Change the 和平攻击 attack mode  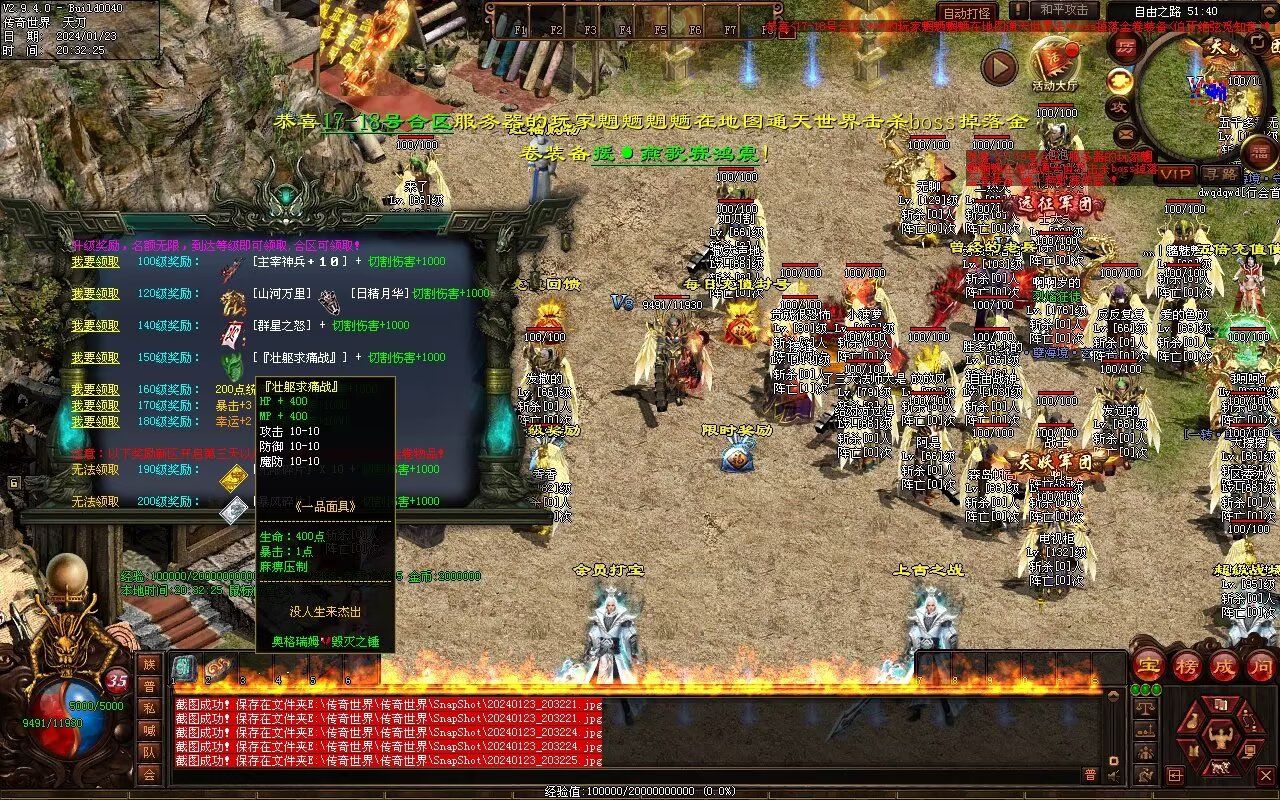(1063, 11)
